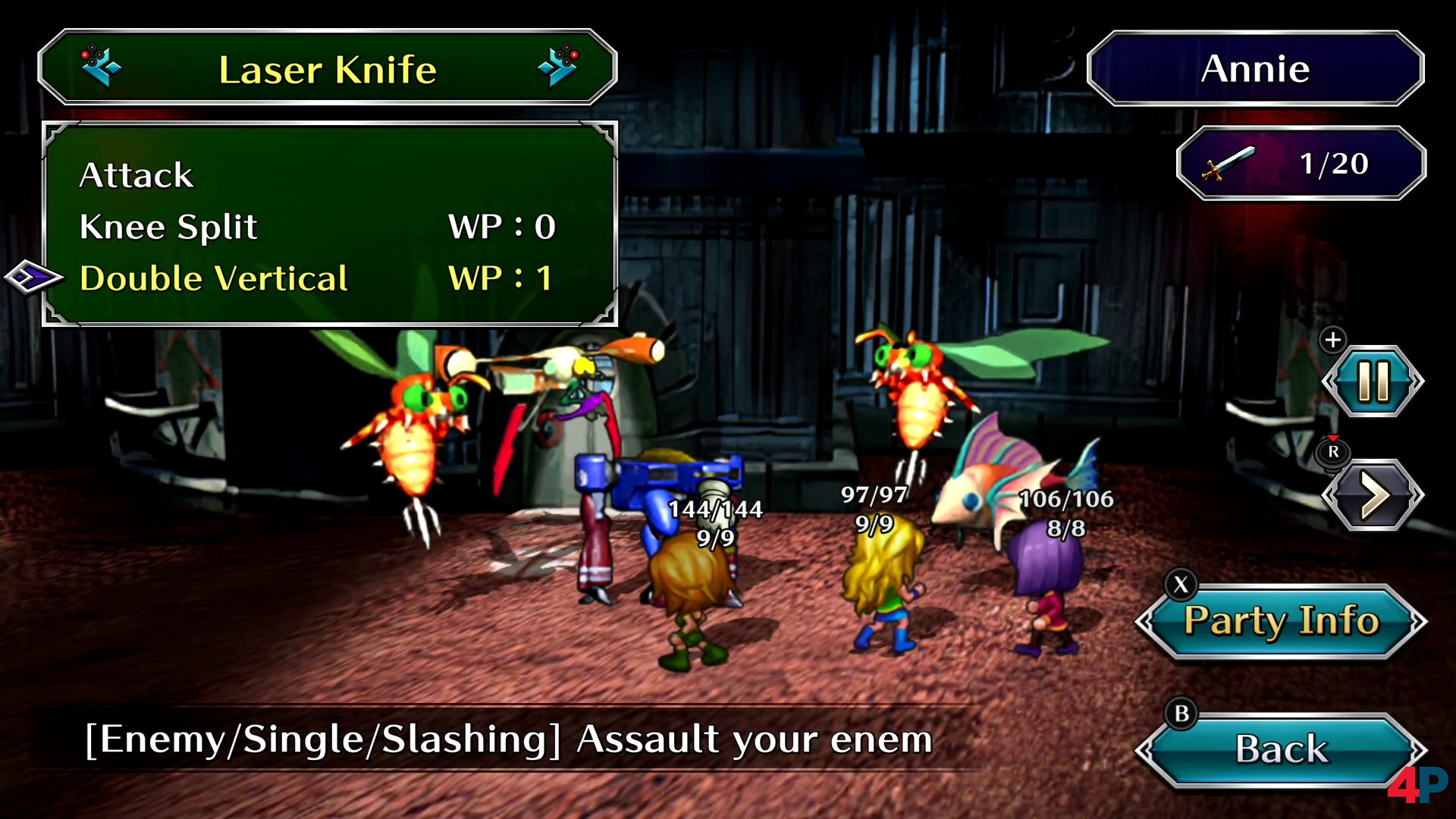The image size is (1456, 819).
Task: Select Double Vertical technique
Action: [x=214, y=278]
